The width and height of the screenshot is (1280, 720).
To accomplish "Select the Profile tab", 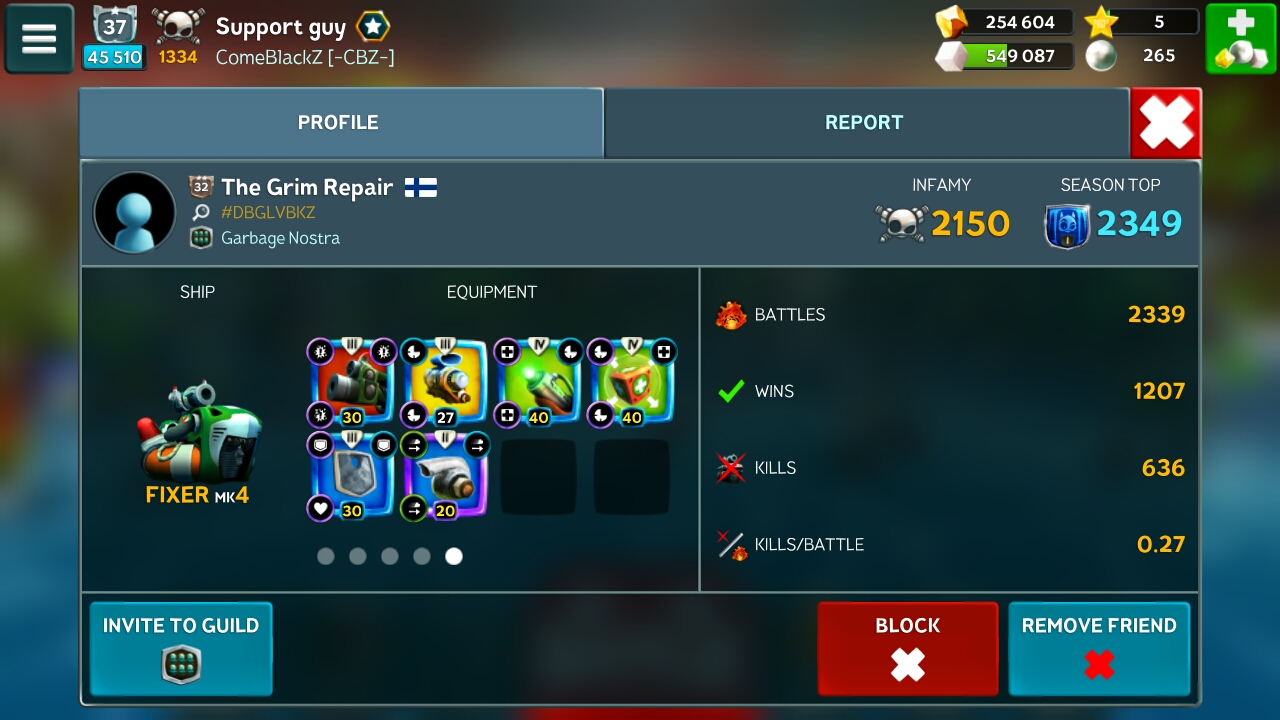I will 338,123.
